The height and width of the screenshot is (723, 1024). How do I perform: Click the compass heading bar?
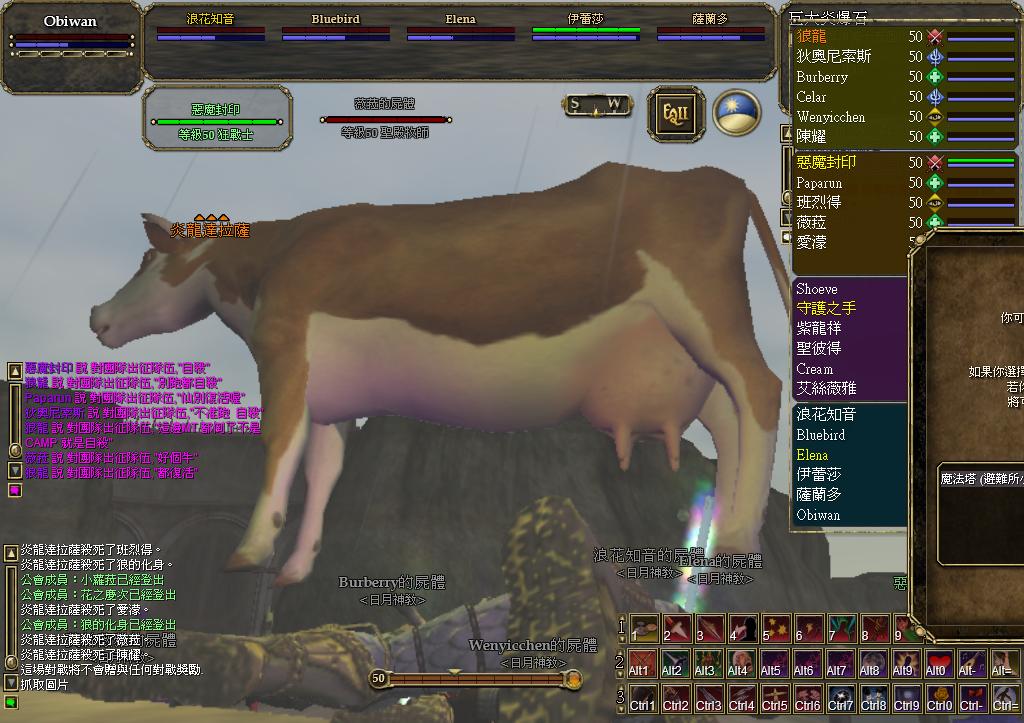click(598, 104)
